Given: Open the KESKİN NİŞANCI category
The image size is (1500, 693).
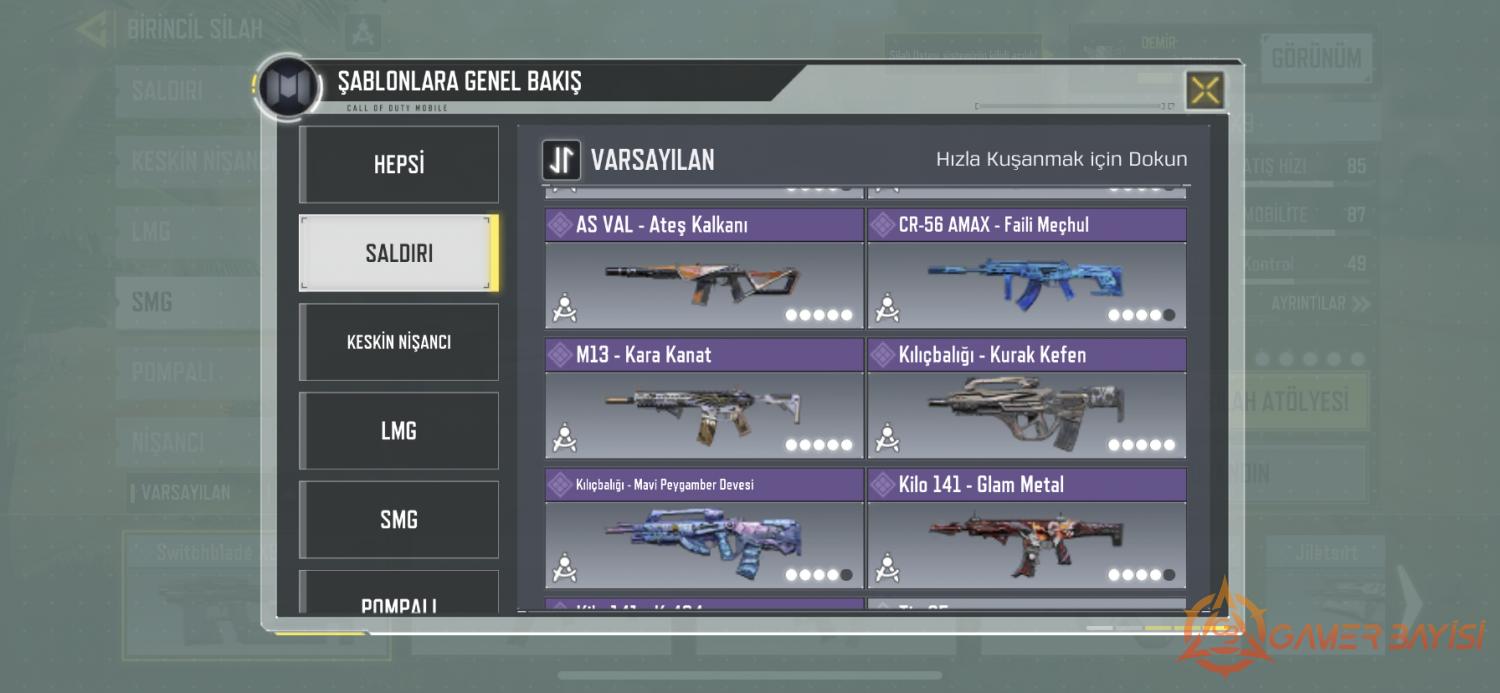Looking at the screenshot, I should pos(399,342).
